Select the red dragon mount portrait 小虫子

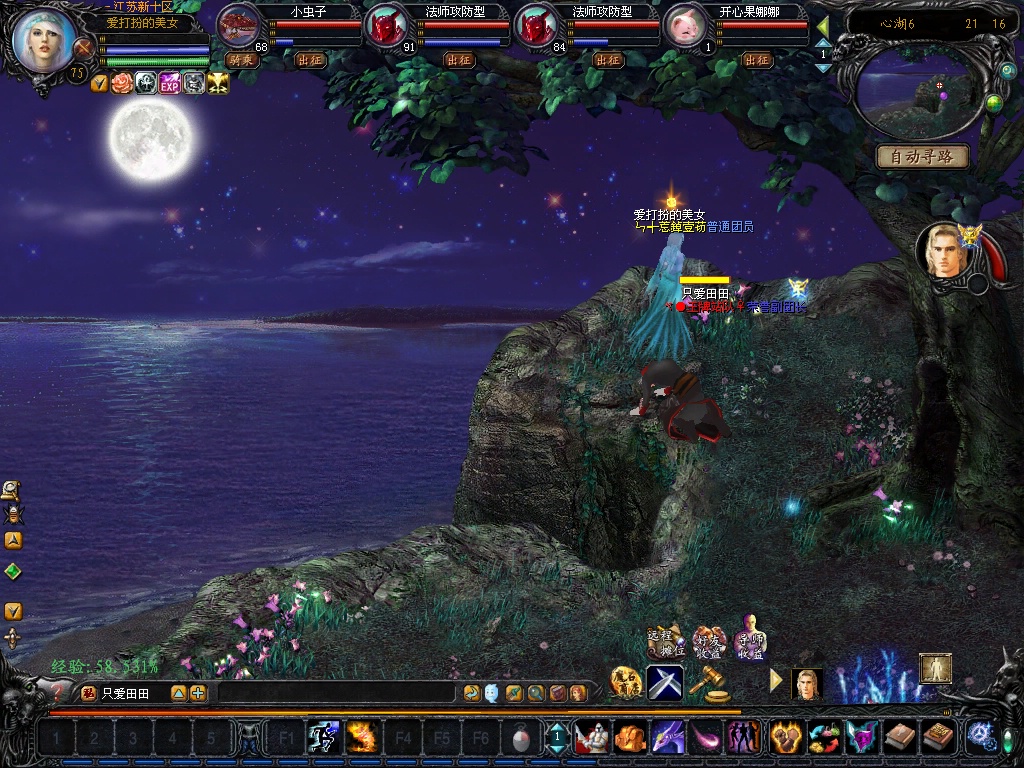click(238, 26)
